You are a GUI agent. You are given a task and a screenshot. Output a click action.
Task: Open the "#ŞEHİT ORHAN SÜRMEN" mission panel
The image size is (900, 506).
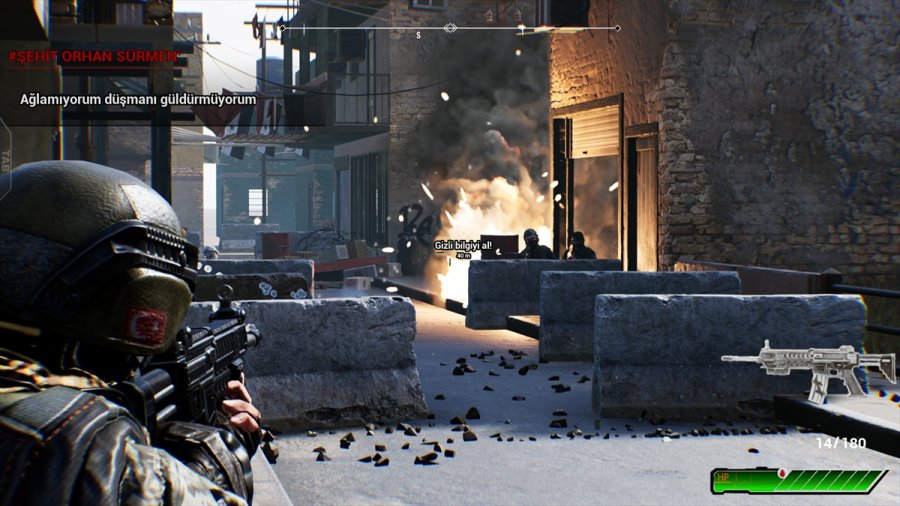pyautogui.click(x=93, y=57)
